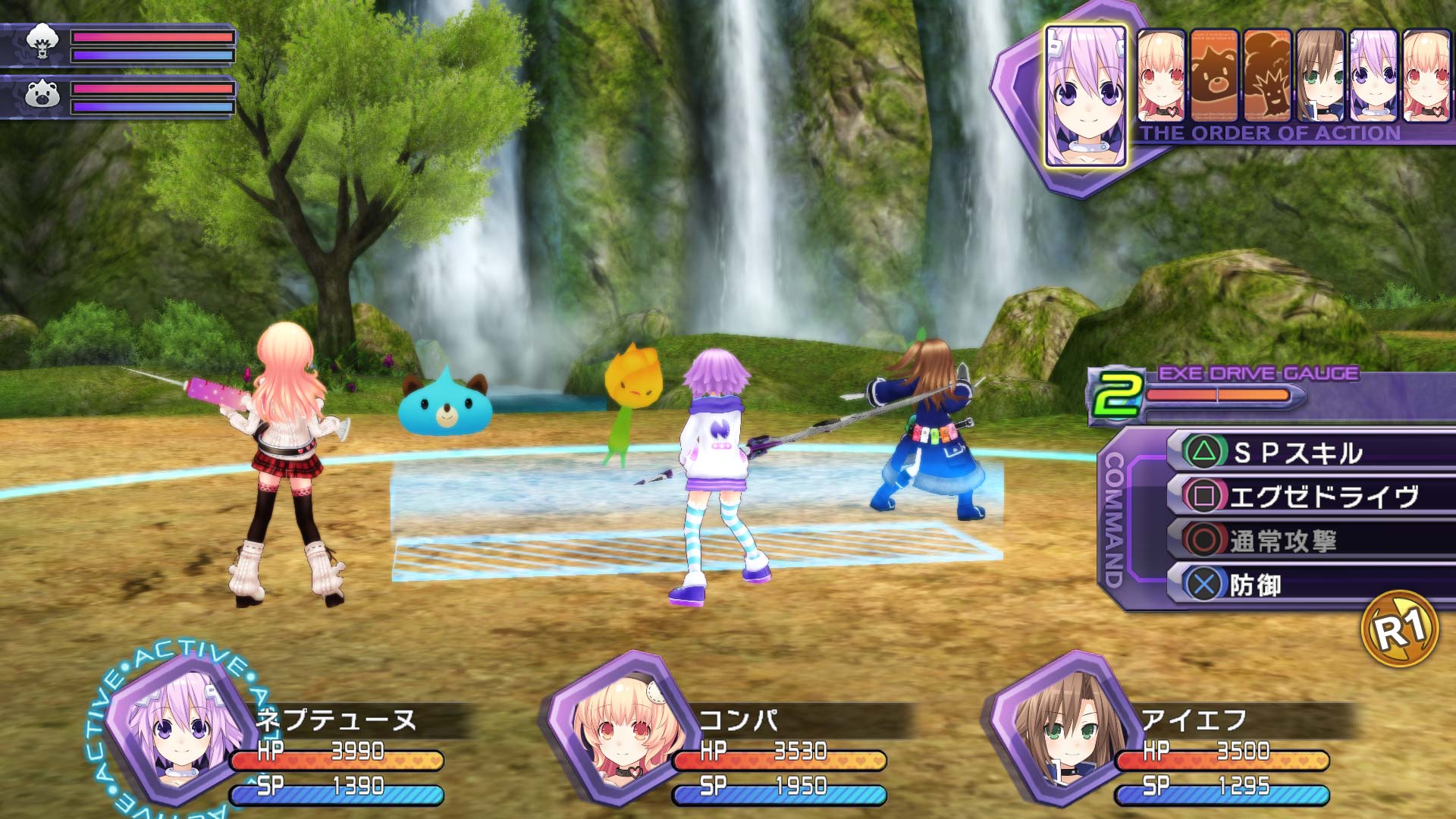Click the Dogoo enemy face icon at top left

click(44, 42)
